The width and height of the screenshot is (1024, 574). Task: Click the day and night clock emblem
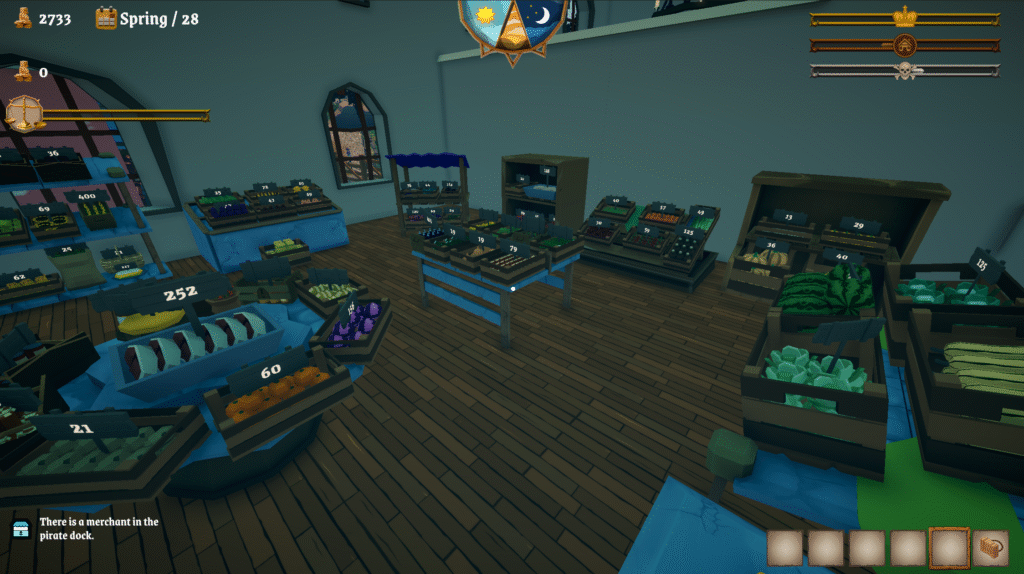tap(511, 22)
